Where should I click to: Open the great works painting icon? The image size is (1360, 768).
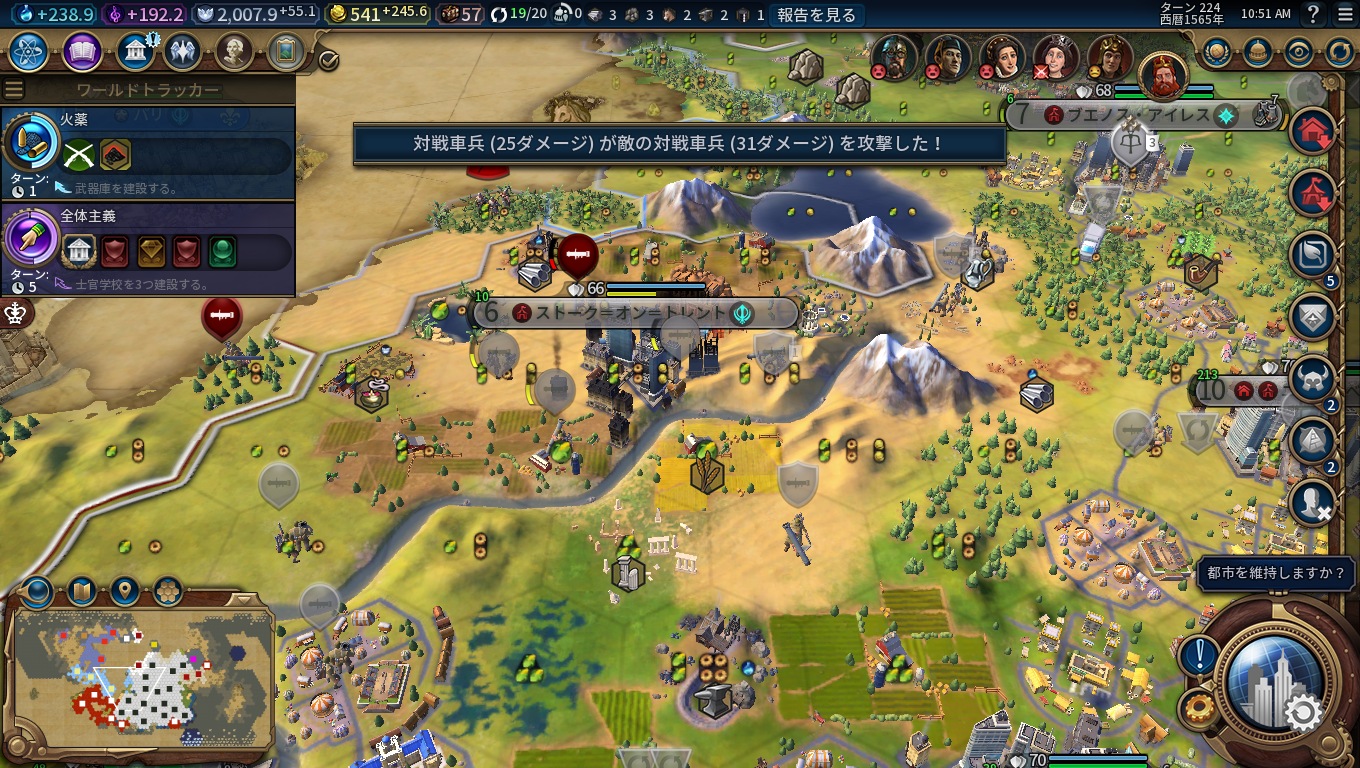tap(286, 51)
